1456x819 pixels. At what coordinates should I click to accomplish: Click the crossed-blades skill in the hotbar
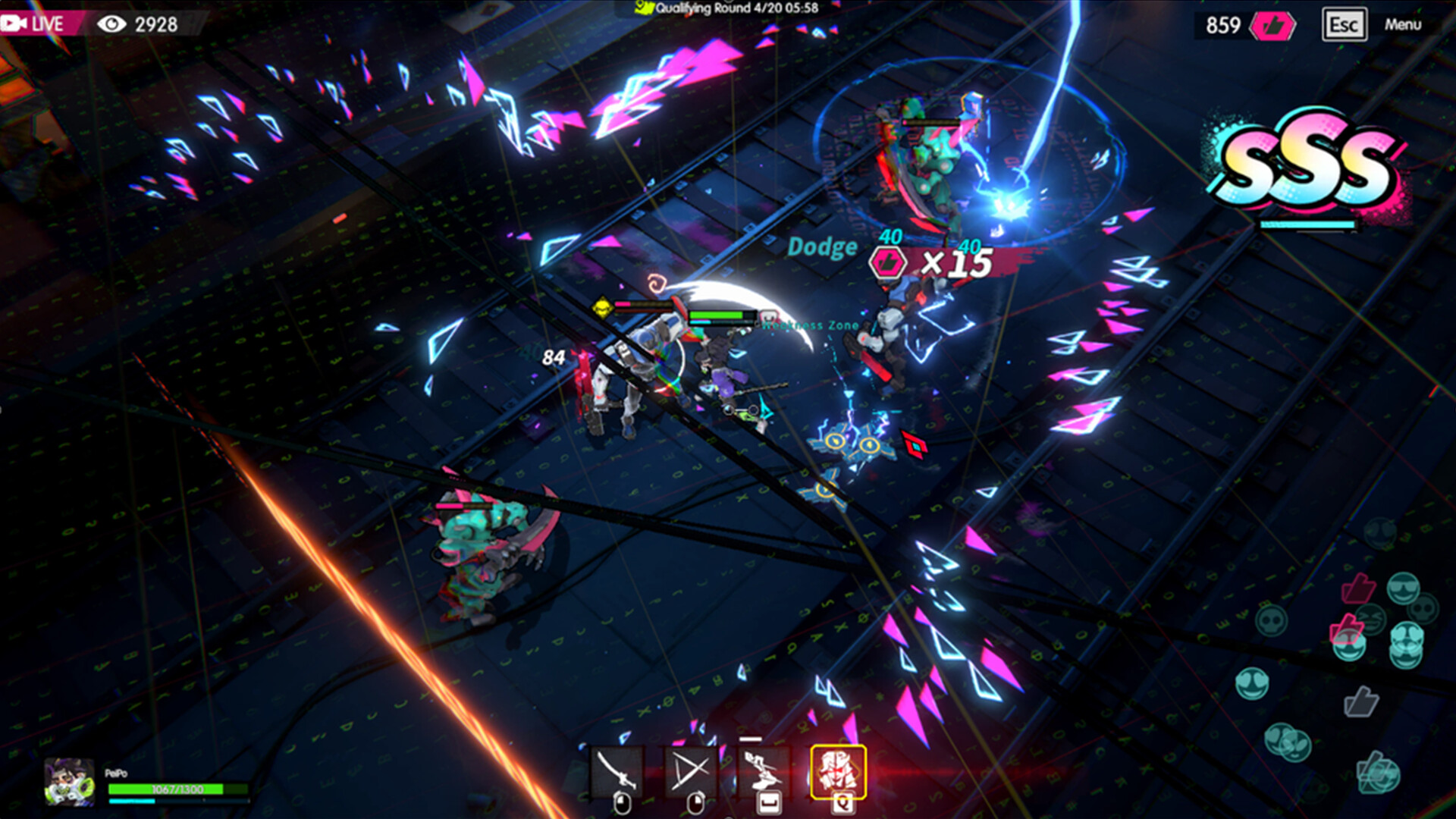[x=692, y=770]
